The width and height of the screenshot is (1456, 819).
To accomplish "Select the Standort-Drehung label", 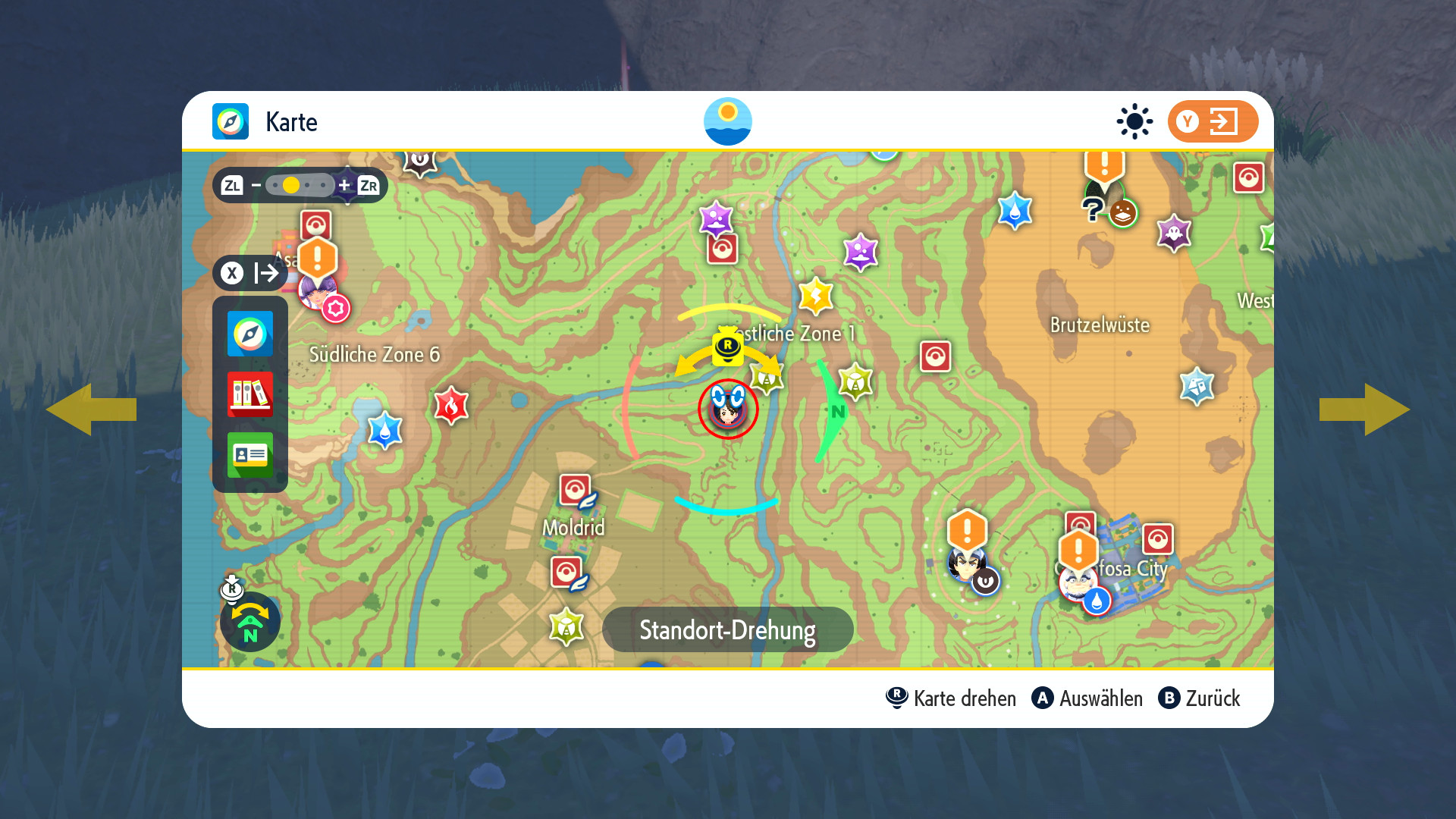I will coord(727,629).
